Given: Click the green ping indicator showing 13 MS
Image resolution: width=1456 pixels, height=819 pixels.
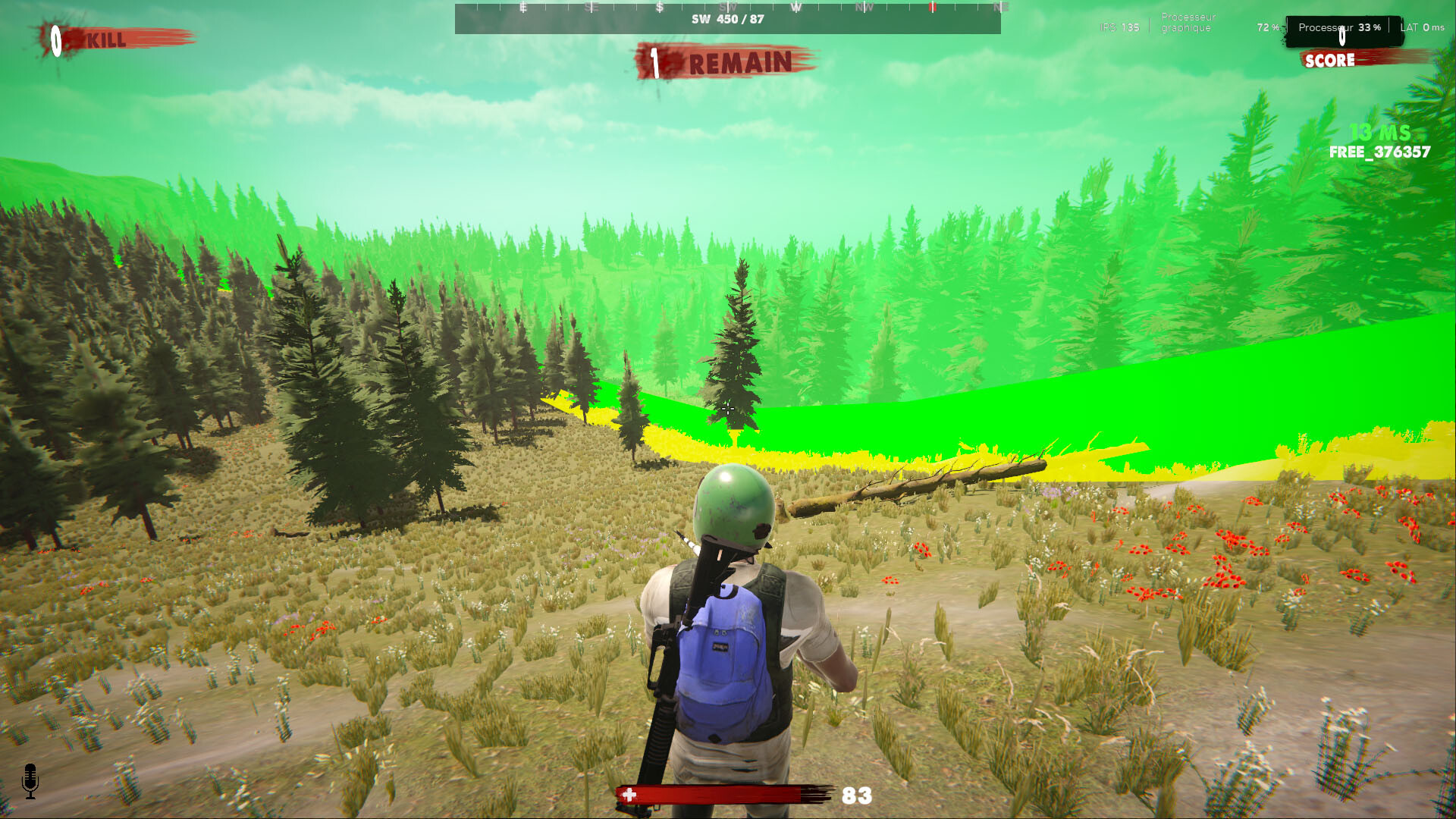Looking at the screenshot, I should point(1379,133).
